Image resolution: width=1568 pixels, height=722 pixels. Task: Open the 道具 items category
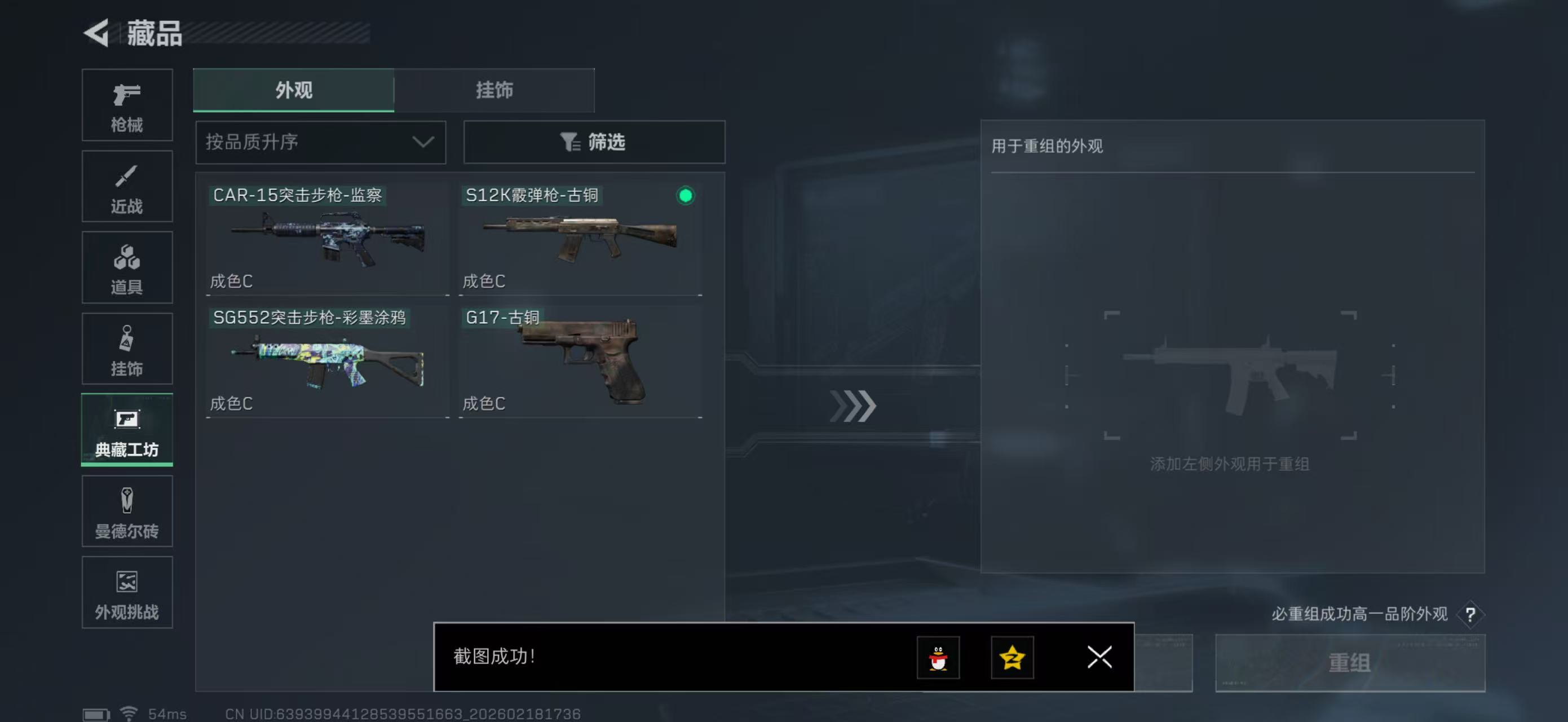(127, 268)
